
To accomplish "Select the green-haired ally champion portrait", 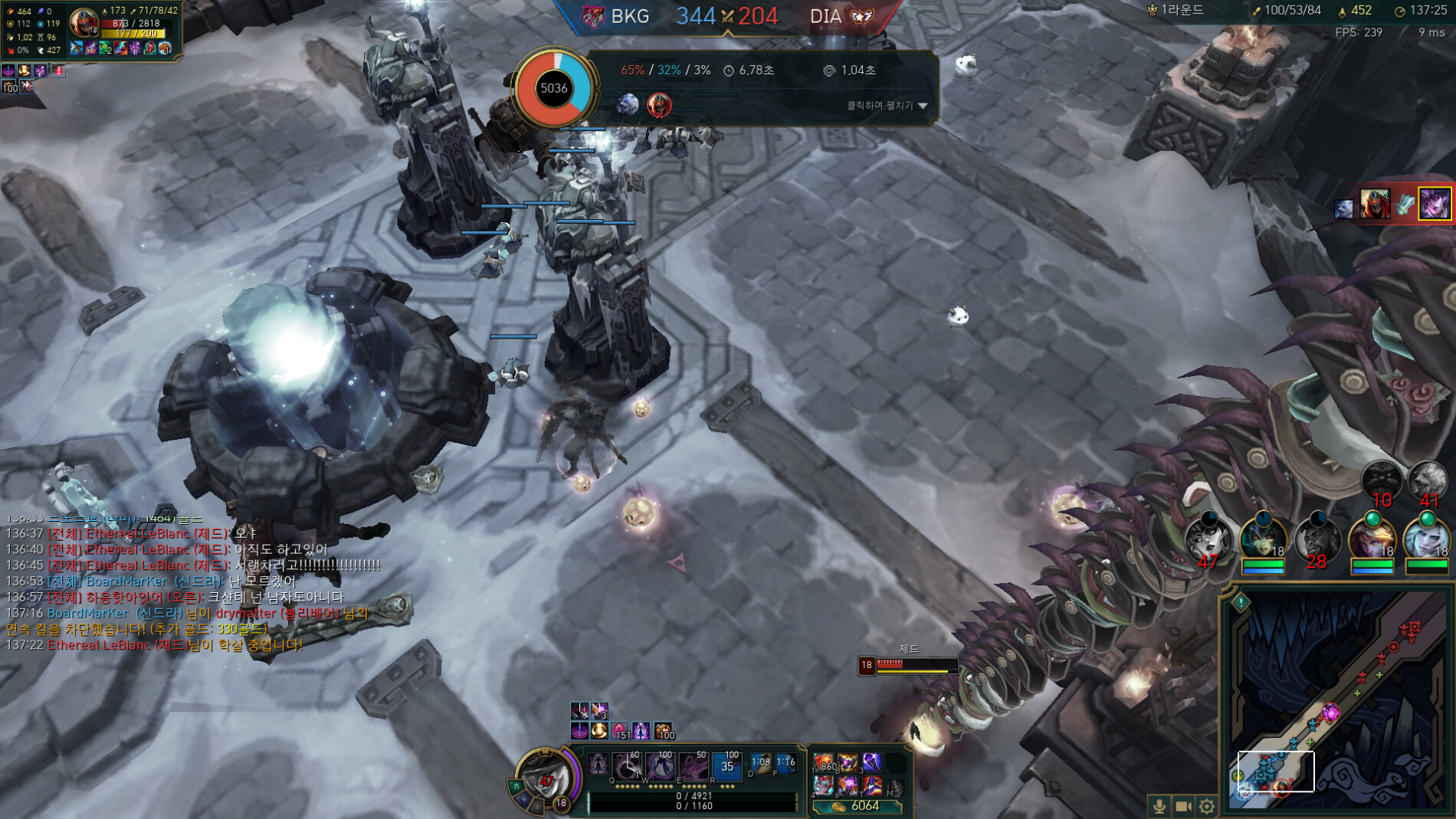I will [1262, 539].
